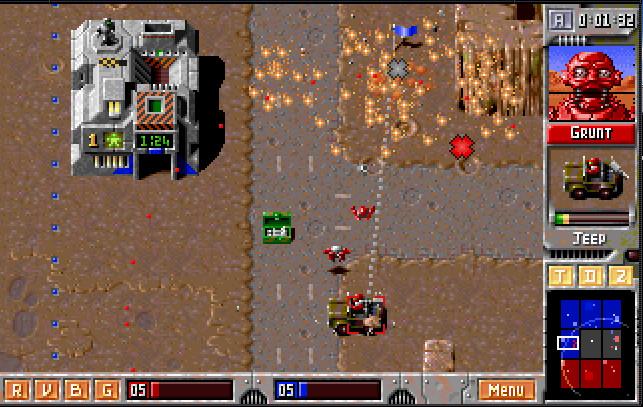
Task: Click the R button in the bottom bar
Action: click(17, 389)
